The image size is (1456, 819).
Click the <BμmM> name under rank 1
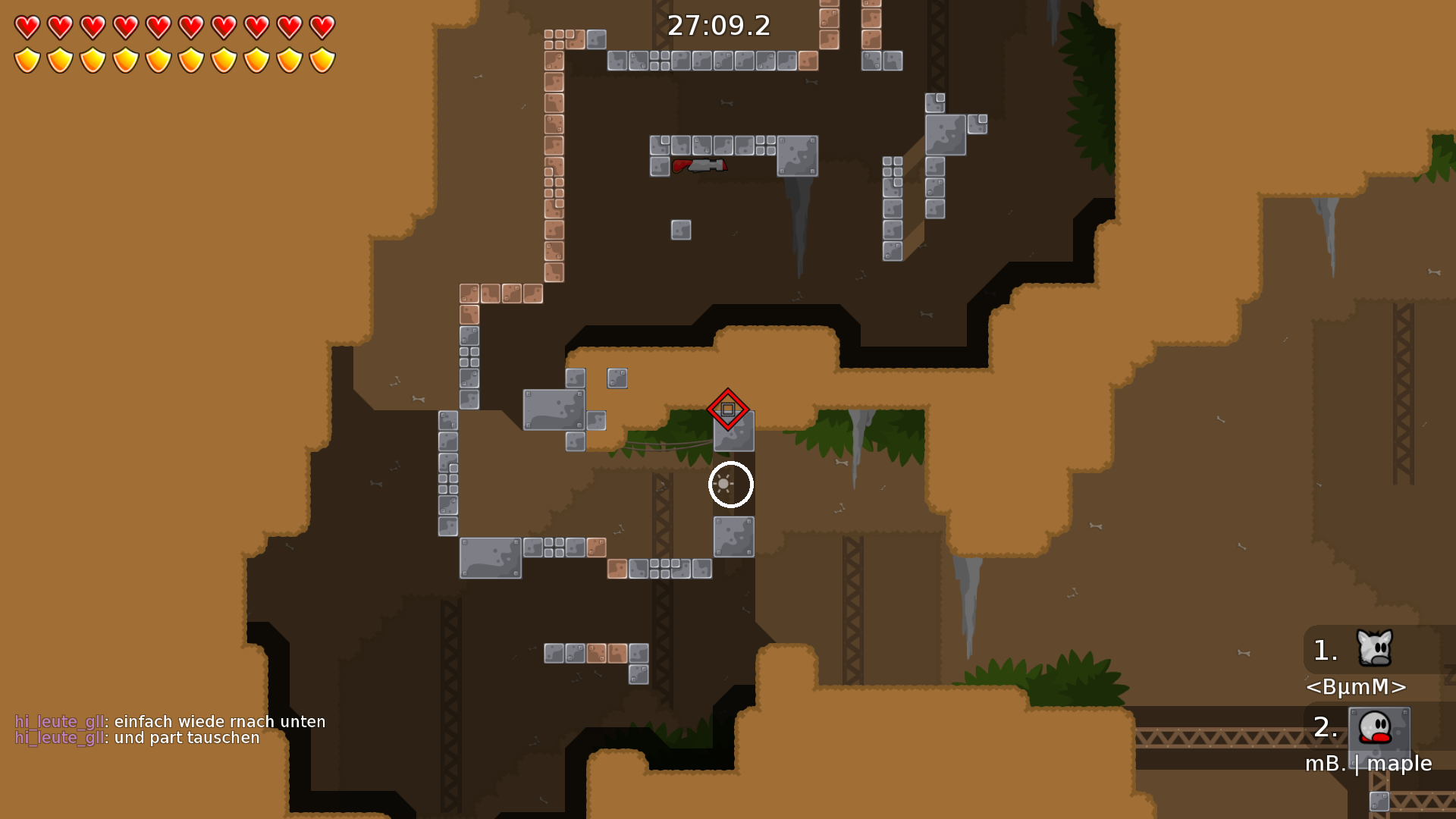[x=1357, y=687]
